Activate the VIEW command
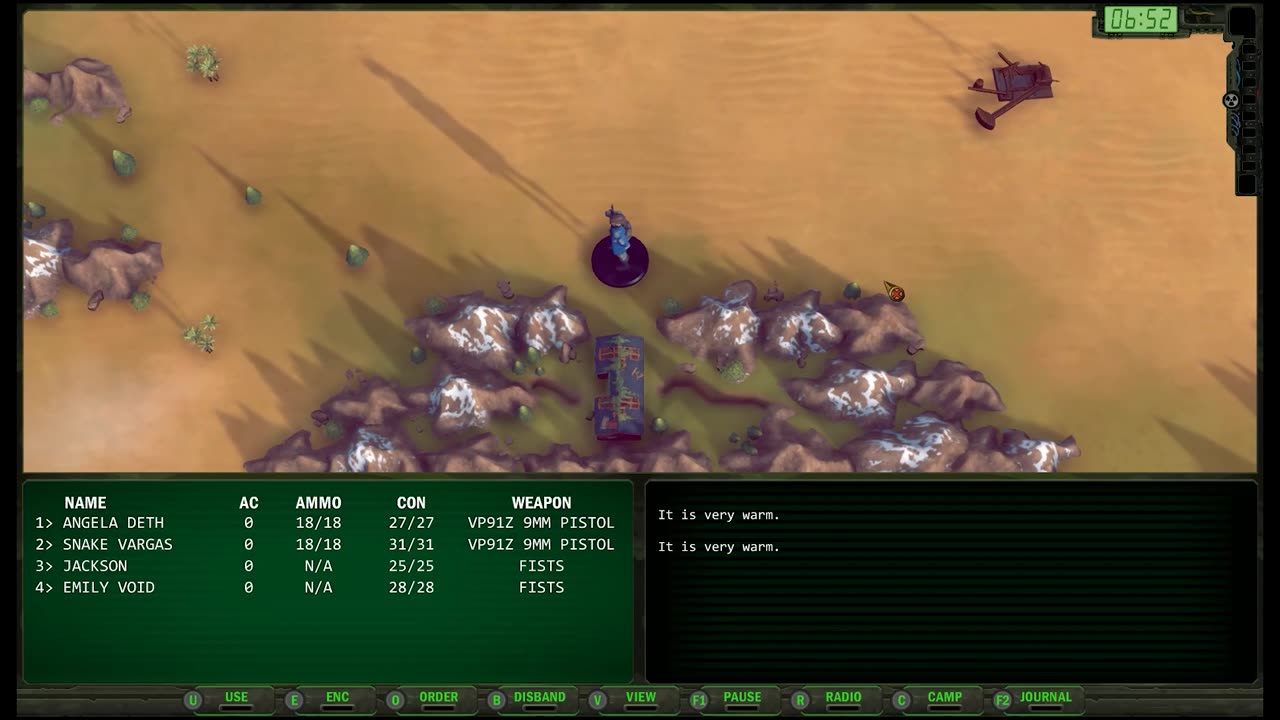The image size is (1280, 720). click(x=640, y=698)
